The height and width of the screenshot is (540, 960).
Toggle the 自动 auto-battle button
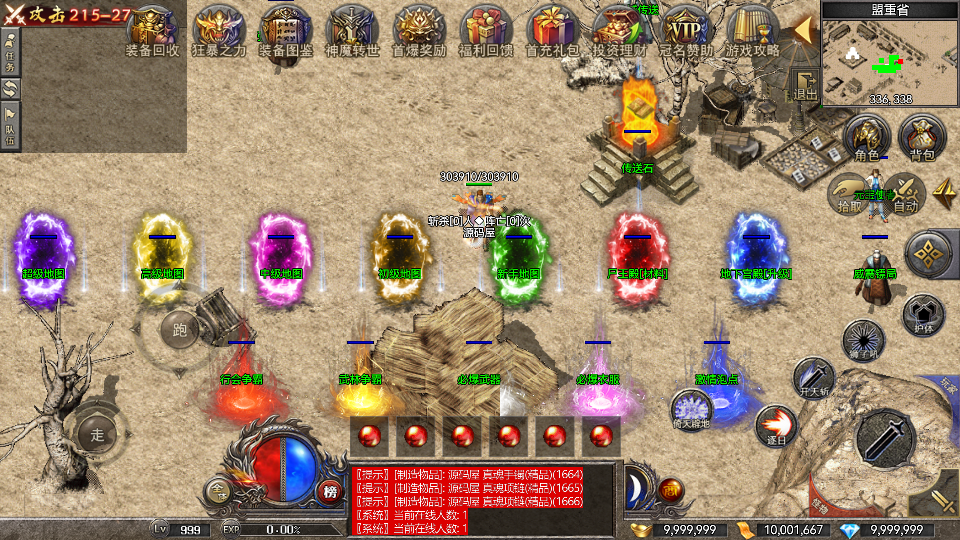coord(905,193)
